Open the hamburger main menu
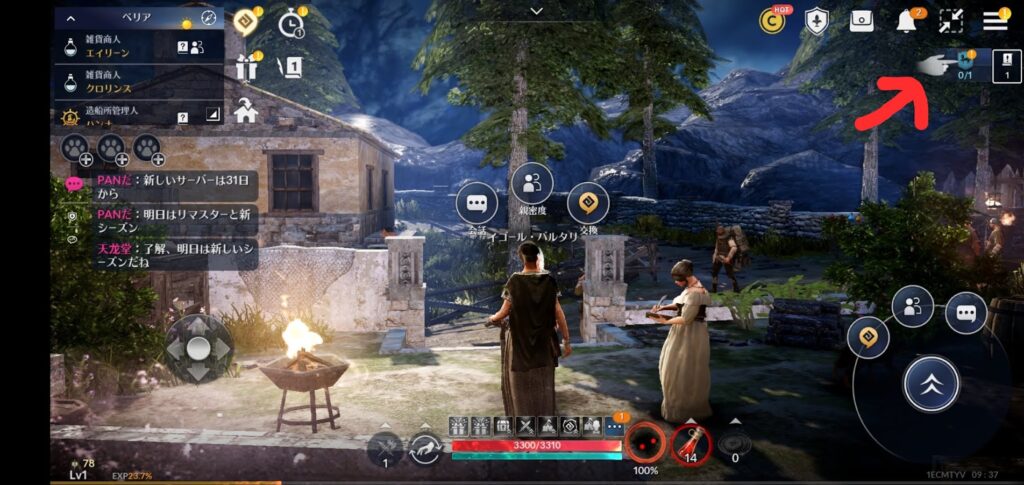Screen dimensions: 1024x485 pyautogui.click(x=994, y=21)
